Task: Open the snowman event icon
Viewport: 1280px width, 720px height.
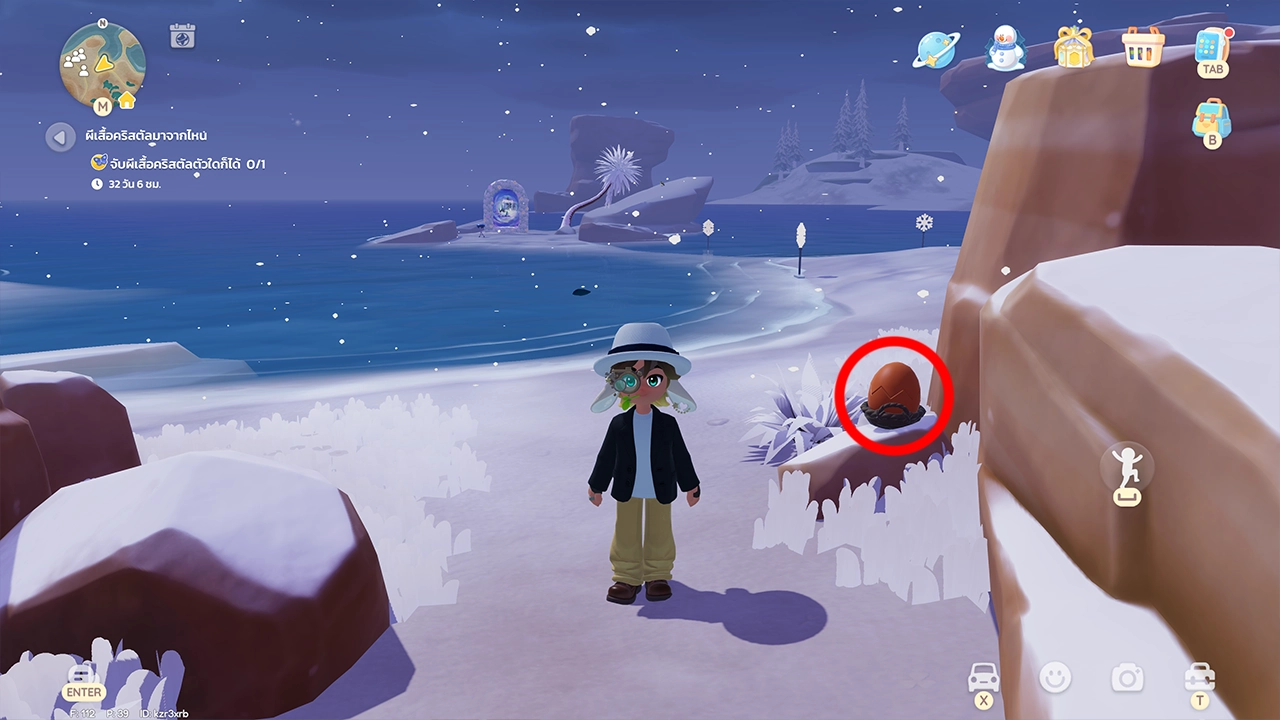Action: click(1005, 48)
